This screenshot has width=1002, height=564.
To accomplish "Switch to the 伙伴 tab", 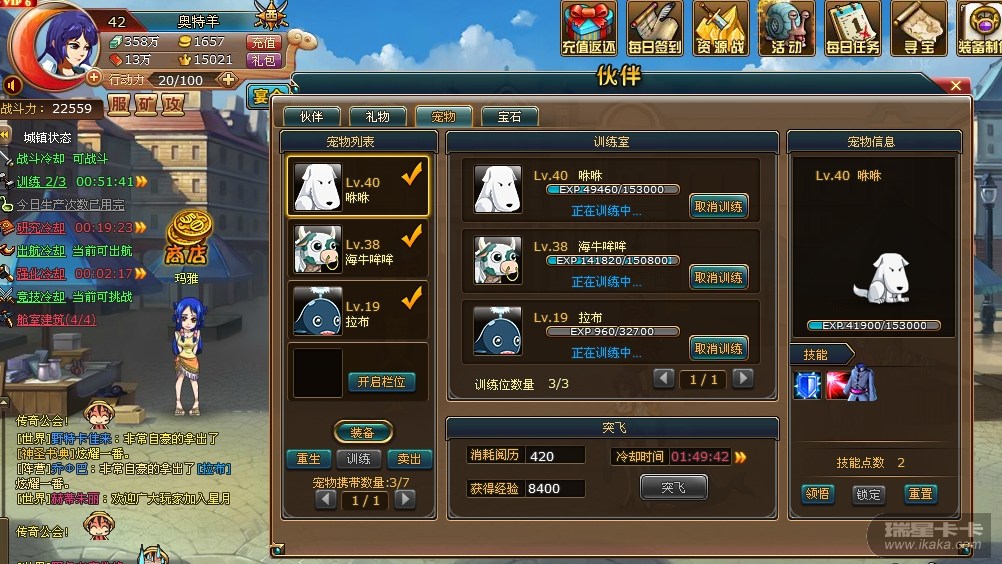I will click(312, 117).
